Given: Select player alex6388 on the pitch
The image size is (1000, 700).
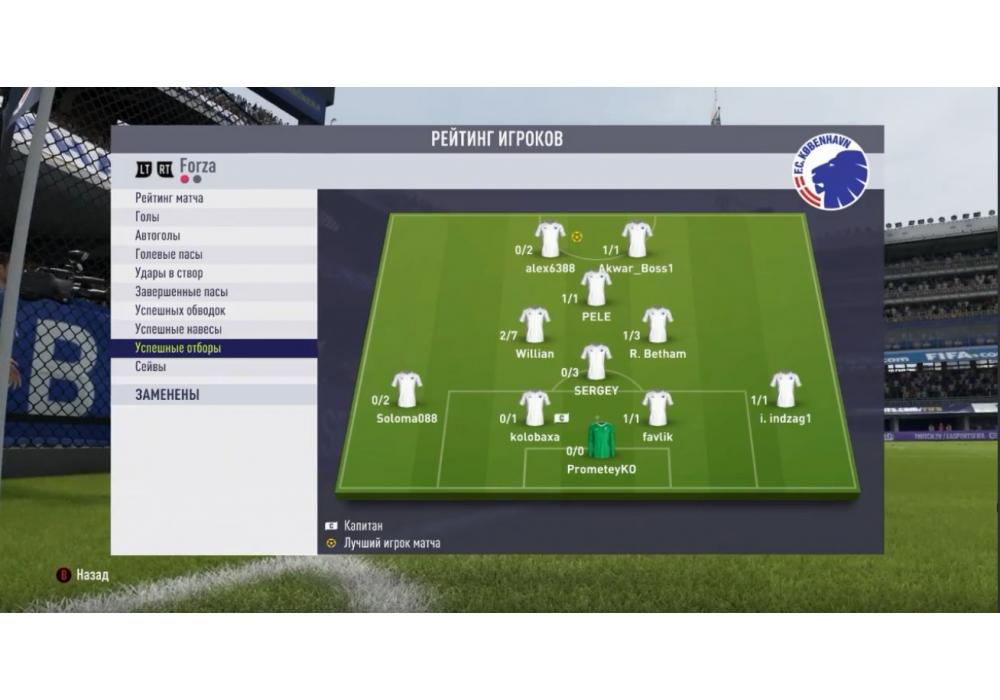Looking at the screenshot, I should tap(550, 240).
